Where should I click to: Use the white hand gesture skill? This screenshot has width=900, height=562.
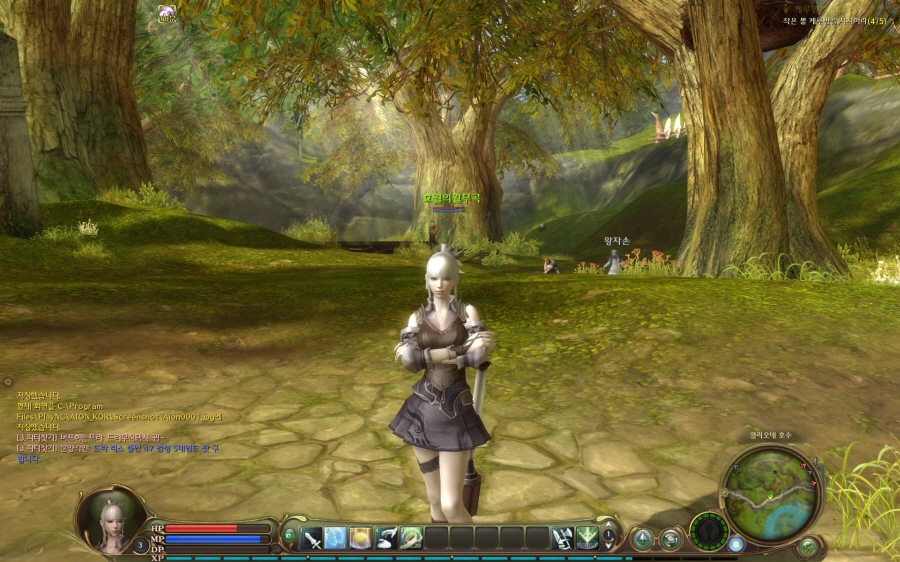click(386, 537)
